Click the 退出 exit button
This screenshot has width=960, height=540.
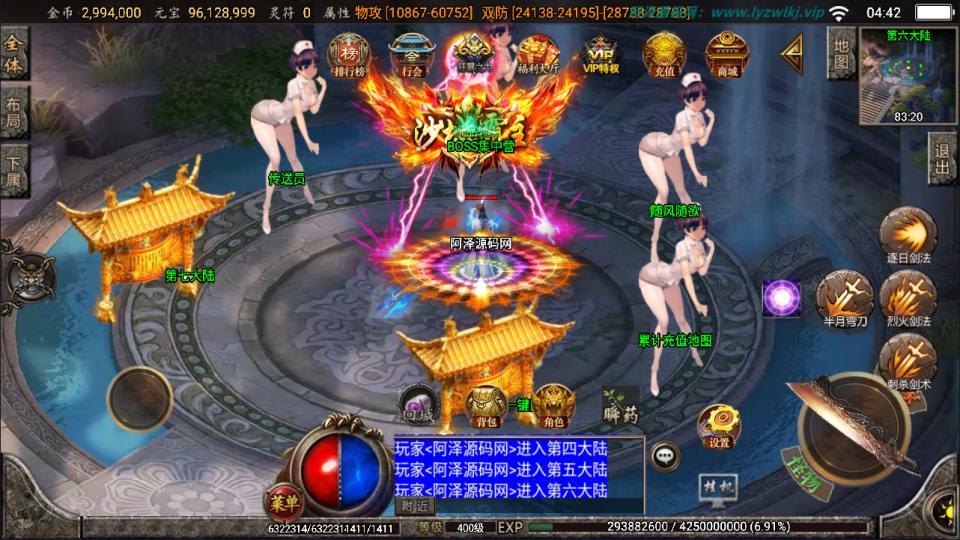[x=941, y=158]
